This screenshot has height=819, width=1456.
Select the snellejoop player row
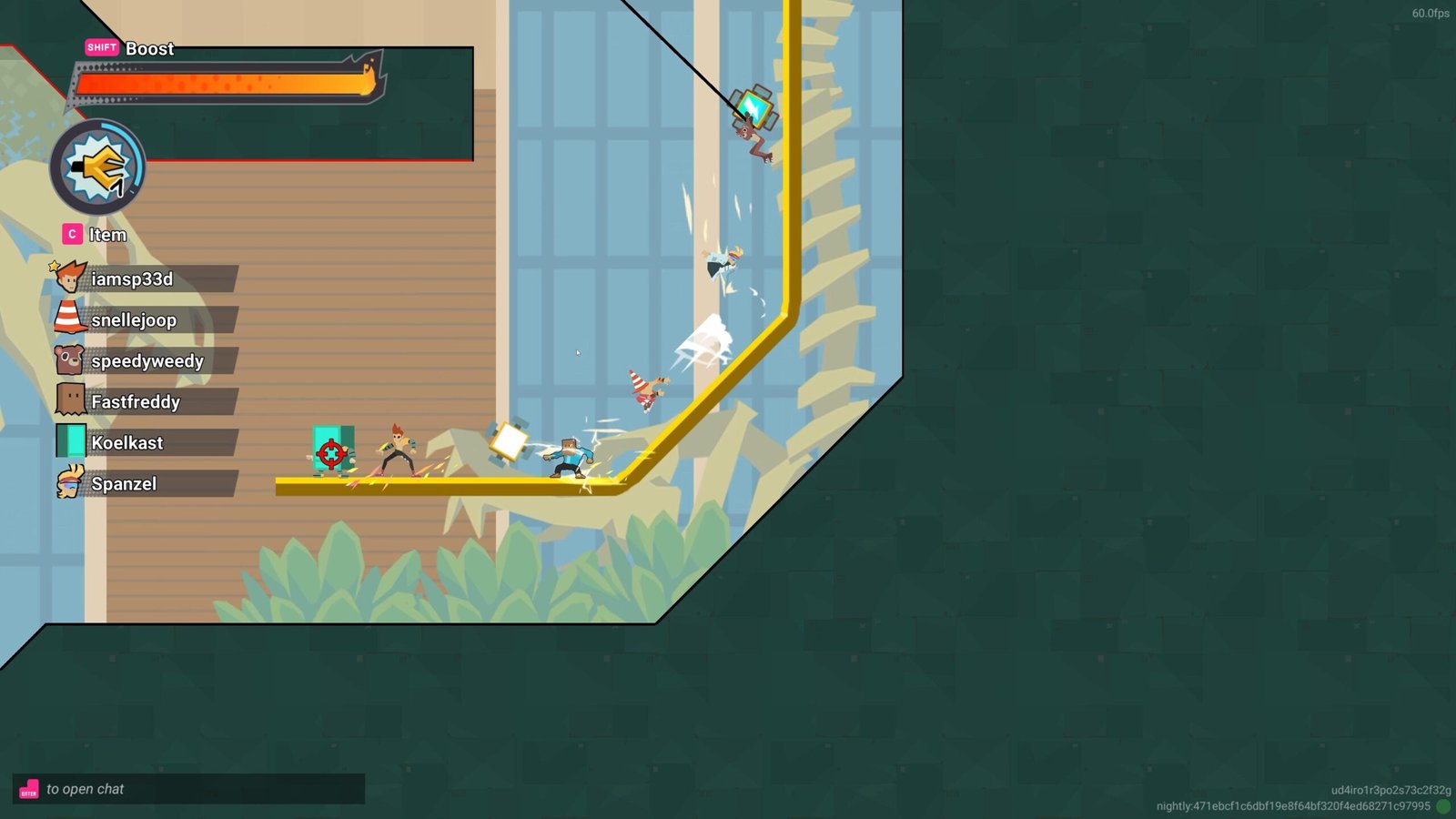pyautogui.click(x=146, y=320)
